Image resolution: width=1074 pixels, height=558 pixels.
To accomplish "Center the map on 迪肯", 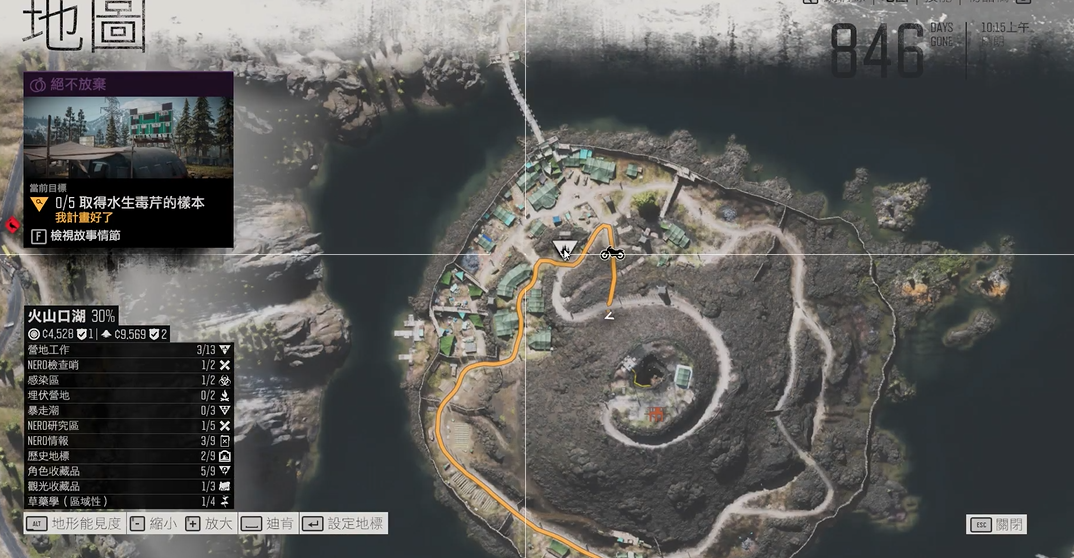I will pos(268,524).
